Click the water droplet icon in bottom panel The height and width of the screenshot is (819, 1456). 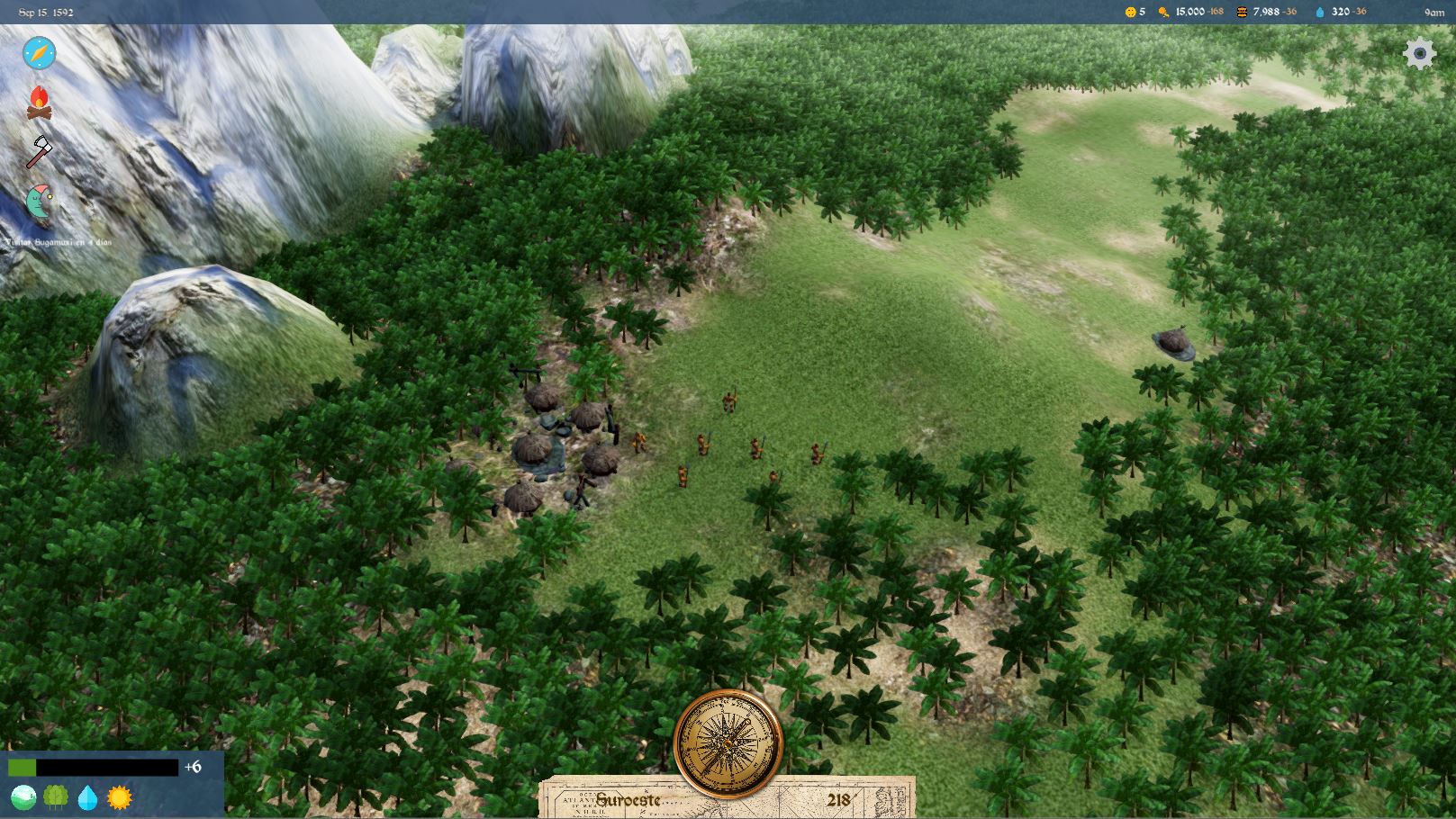(x=87, y=797)
